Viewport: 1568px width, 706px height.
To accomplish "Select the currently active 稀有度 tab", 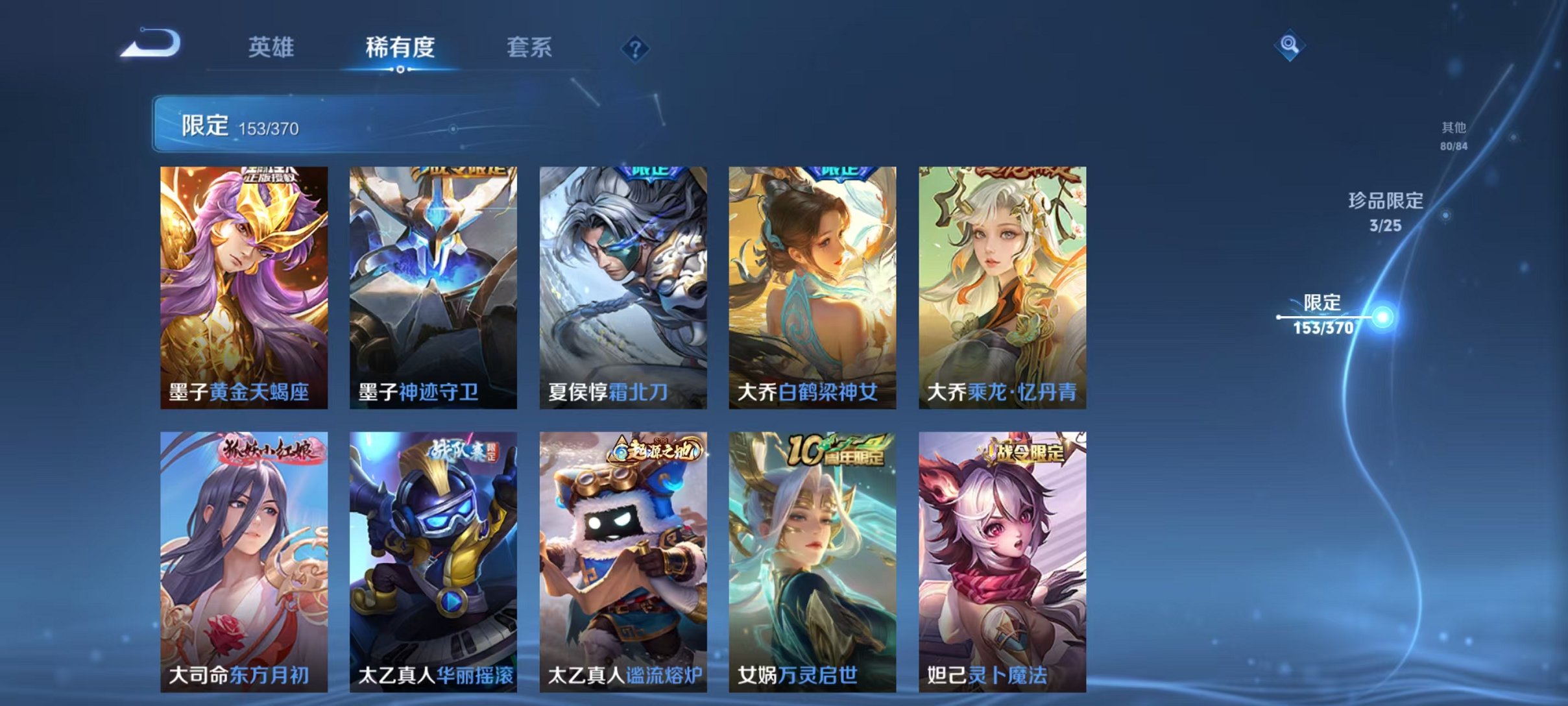I will pos(400,47).
